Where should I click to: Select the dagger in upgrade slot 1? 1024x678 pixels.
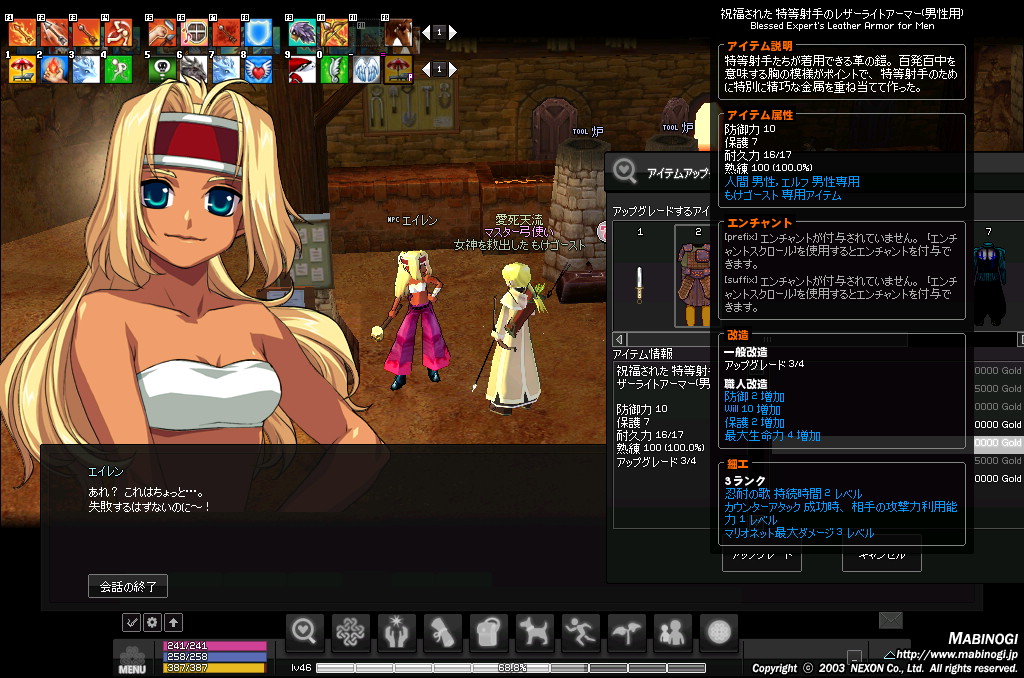pyautogui.click(x=640, y=283)
